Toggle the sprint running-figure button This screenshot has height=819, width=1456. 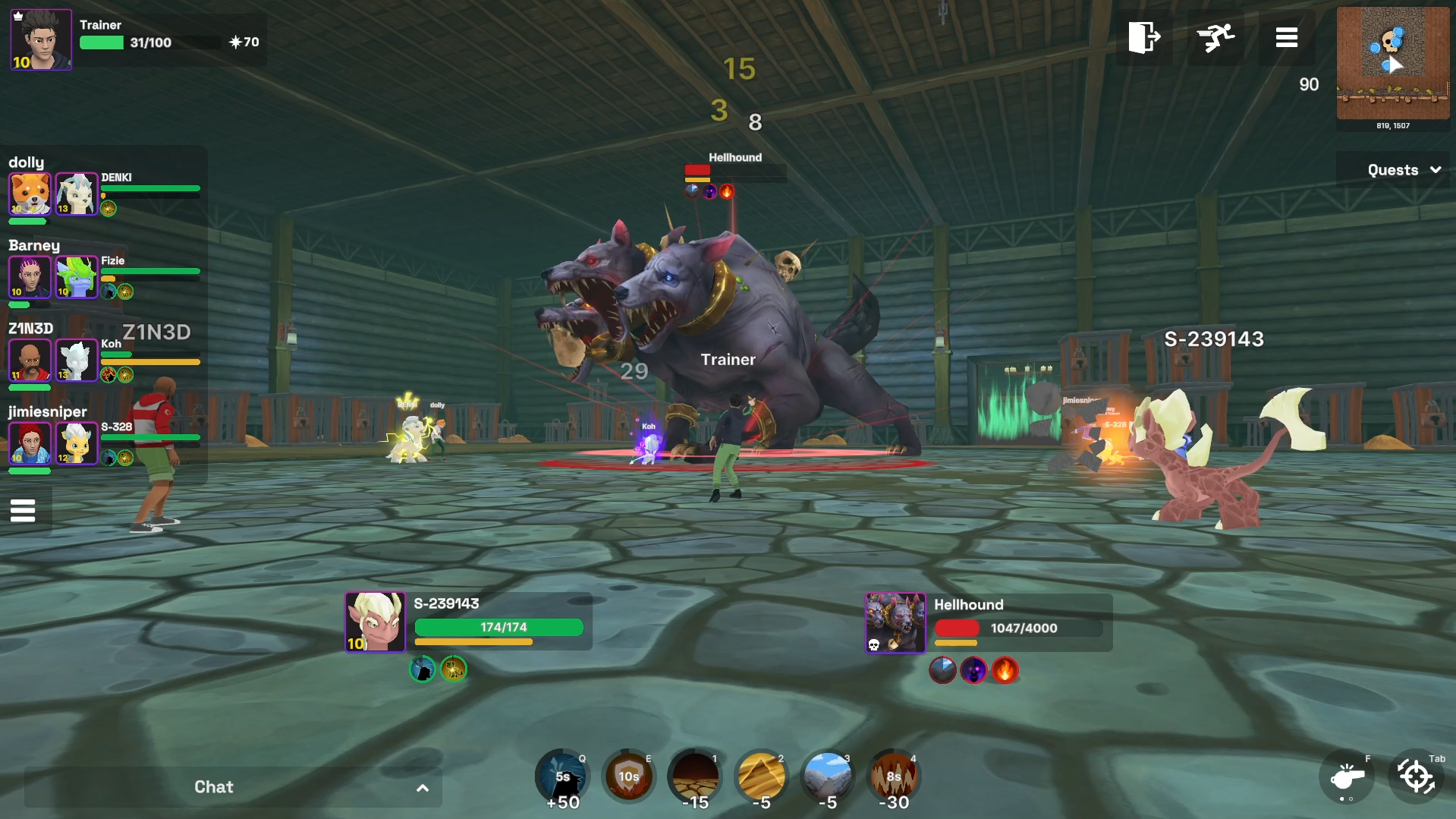point(1215,37)
